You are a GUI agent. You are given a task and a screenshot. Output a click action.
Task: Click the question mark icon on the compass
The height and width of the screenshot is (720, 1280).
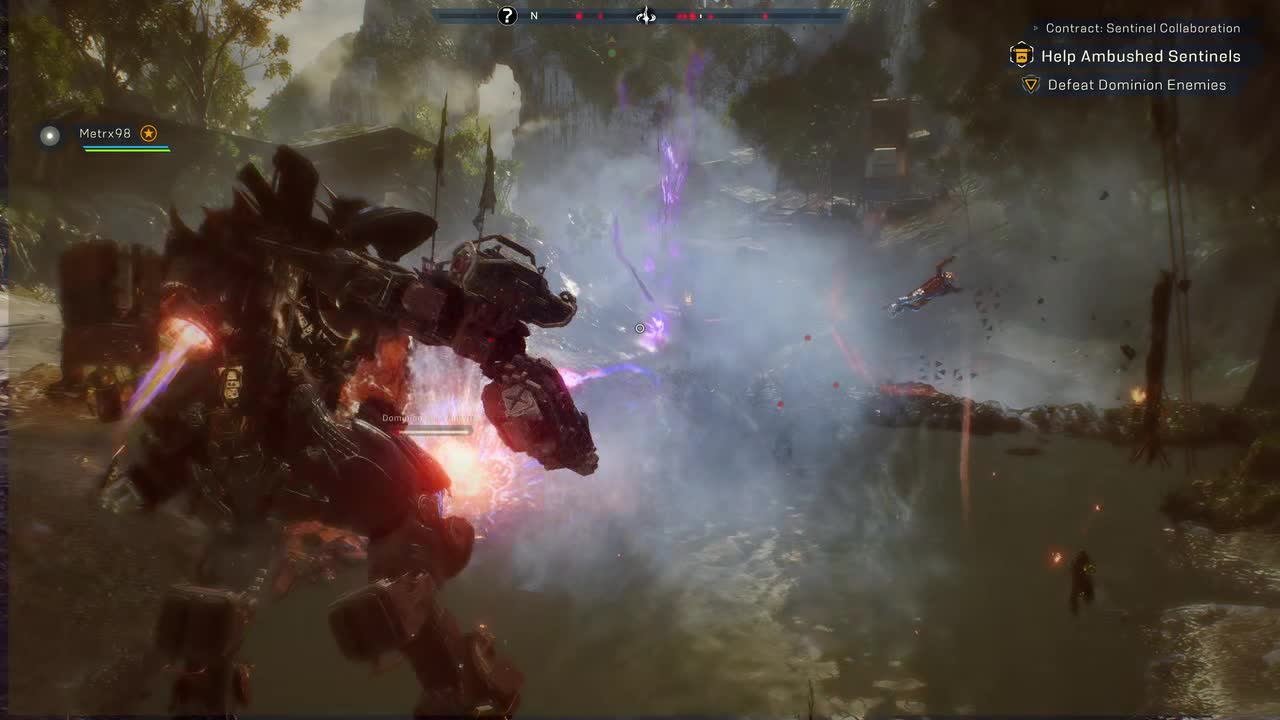click(507, 16)
